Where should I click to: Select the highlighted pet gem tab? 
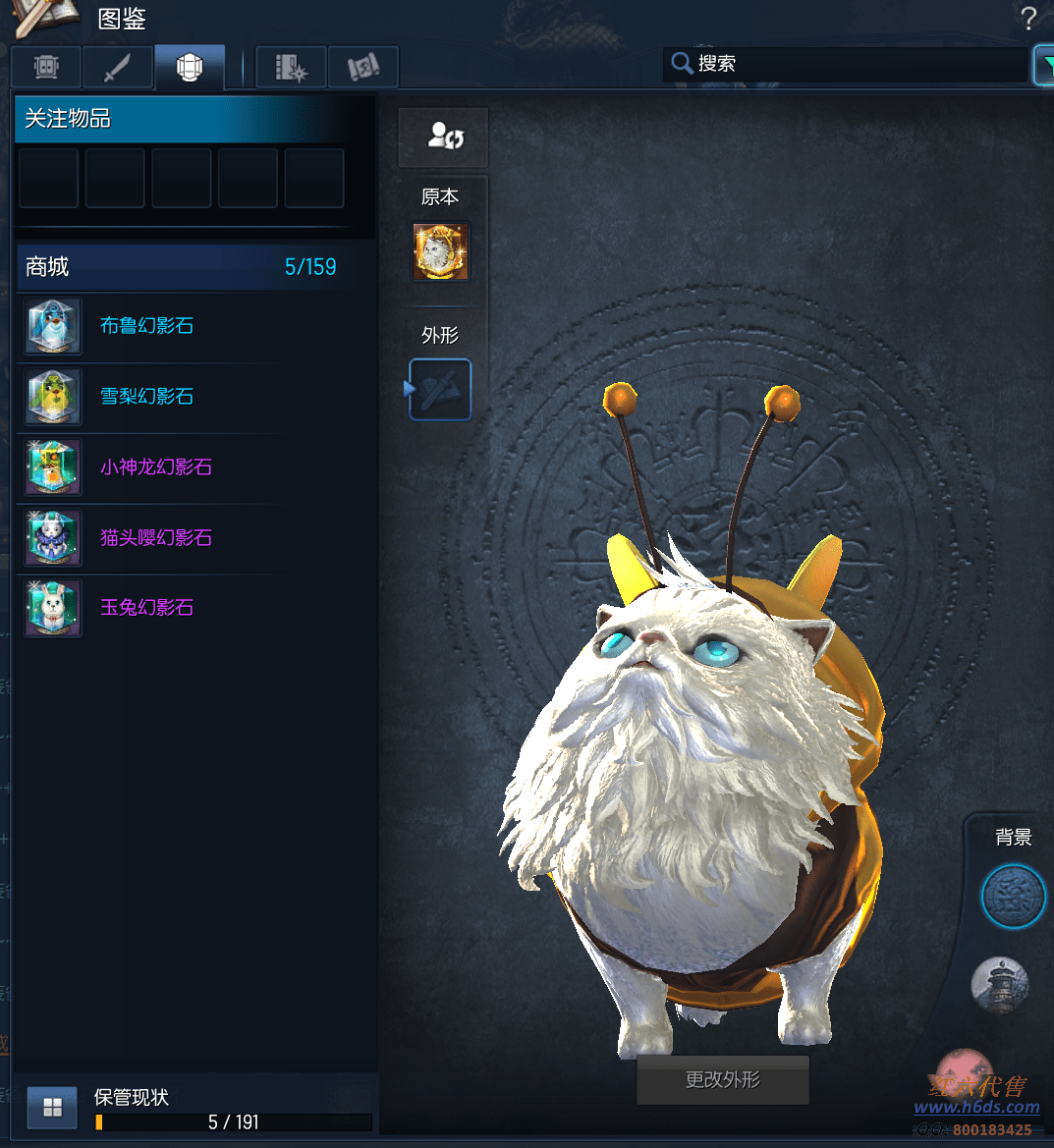tap(189, 67)
